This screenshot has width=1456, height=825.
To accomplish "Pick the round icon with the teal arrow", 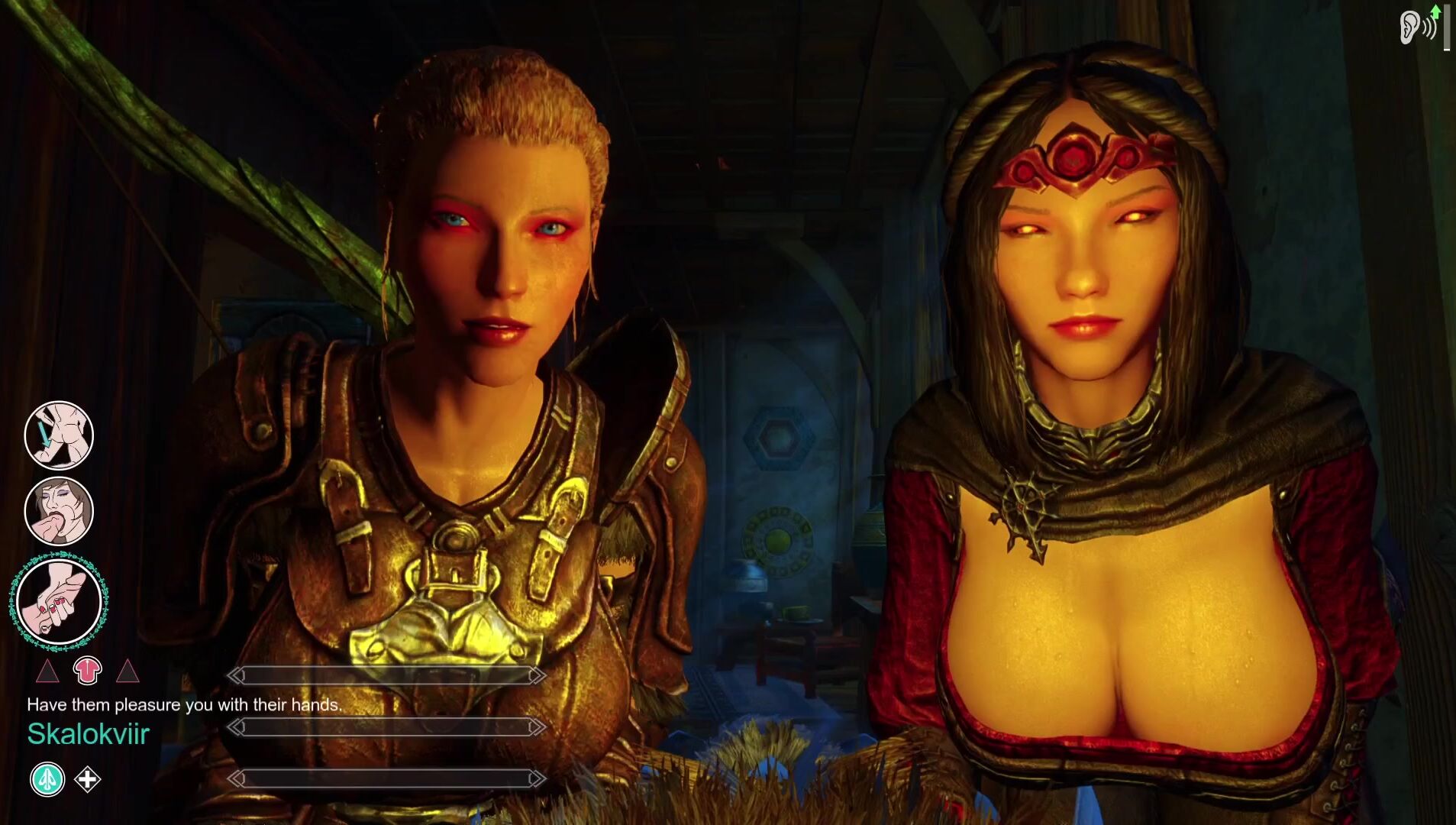I will point(59,435).
